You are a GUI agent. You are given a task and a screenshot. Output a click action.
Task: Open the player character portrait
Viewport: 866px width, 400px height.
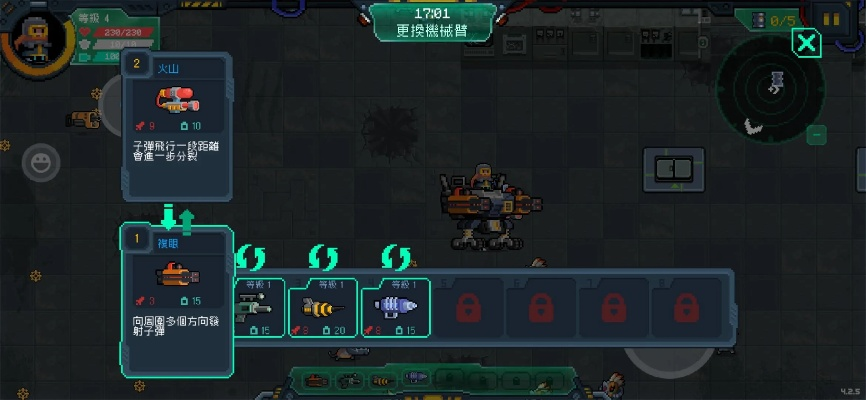pos(37,34)
